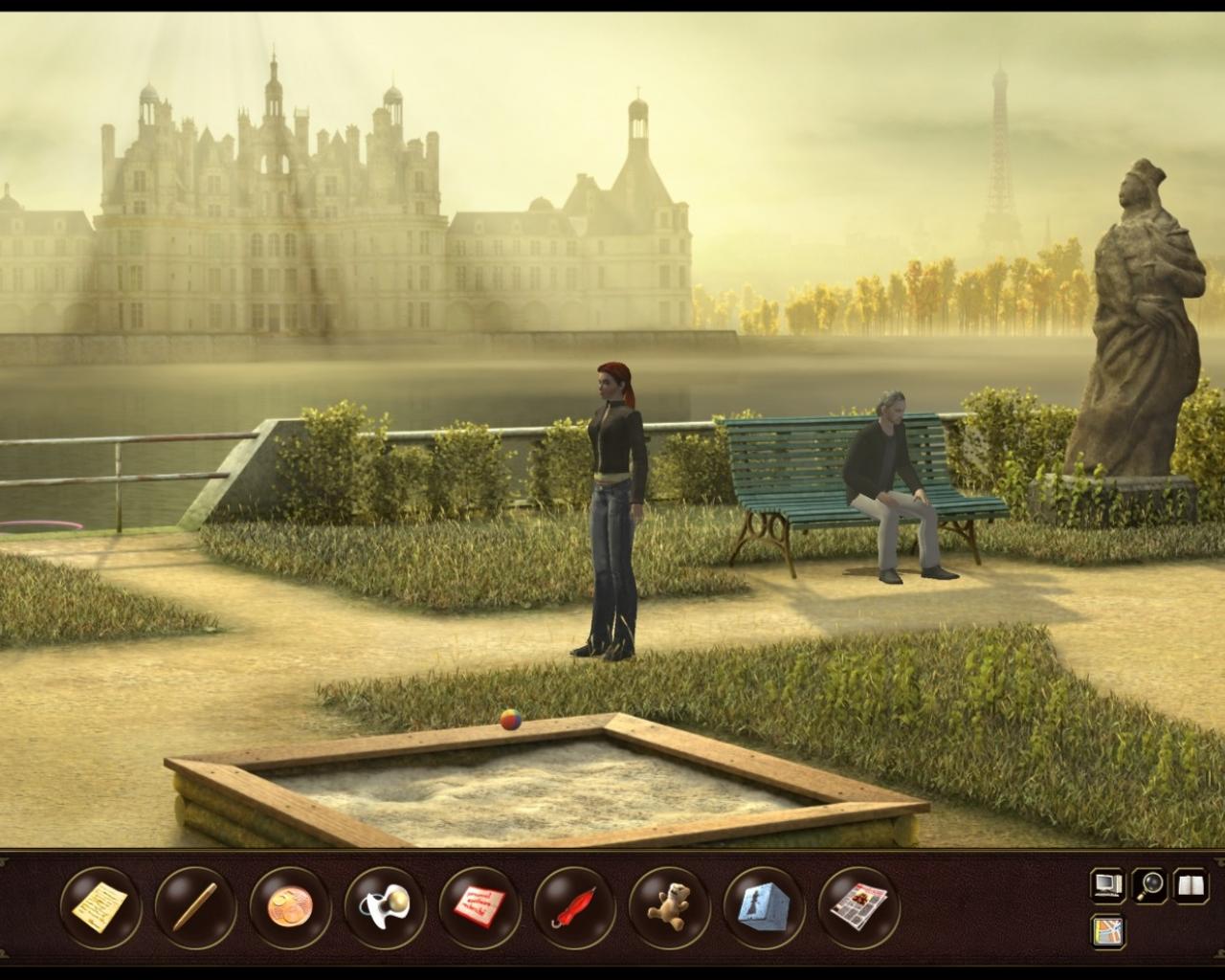The height and width of the screenshot is (980, 1225).
Task: Open the computer icon at top right
Action: [1107, 886]
